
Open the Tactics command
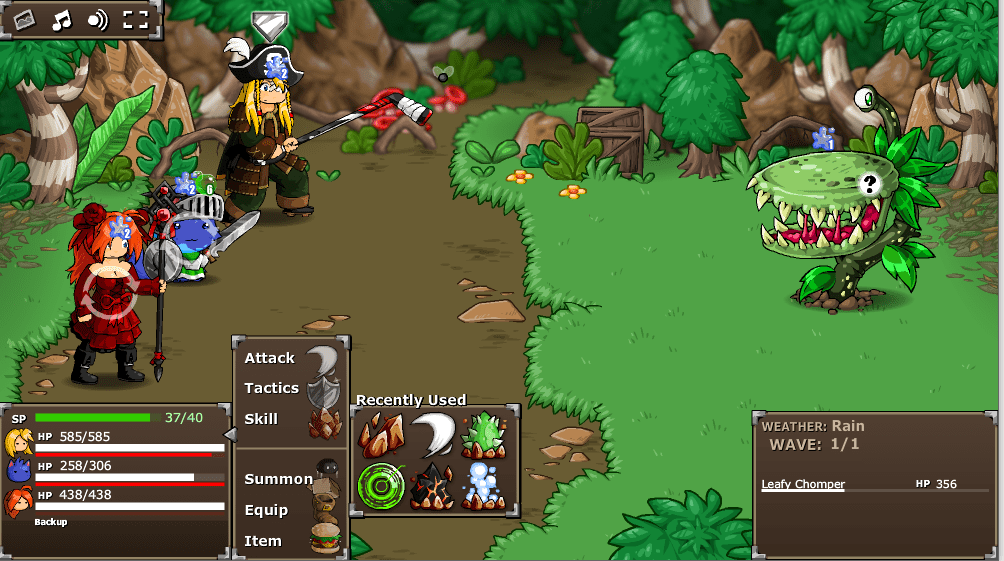272,388
